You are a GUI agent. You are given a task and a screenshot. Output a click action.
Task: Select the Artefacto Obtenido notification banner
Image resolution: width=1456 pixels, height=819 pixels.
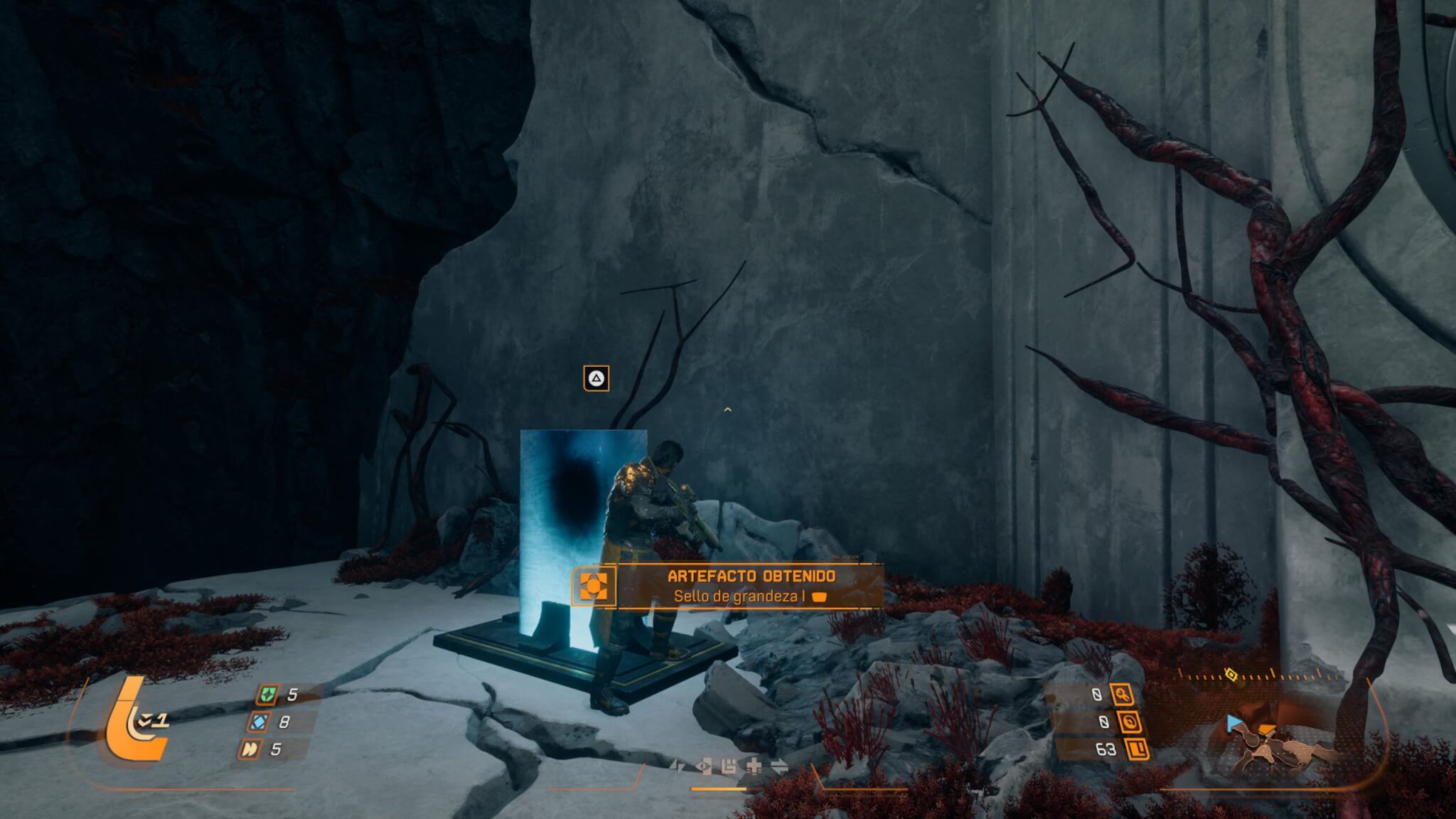click(739, 587)
